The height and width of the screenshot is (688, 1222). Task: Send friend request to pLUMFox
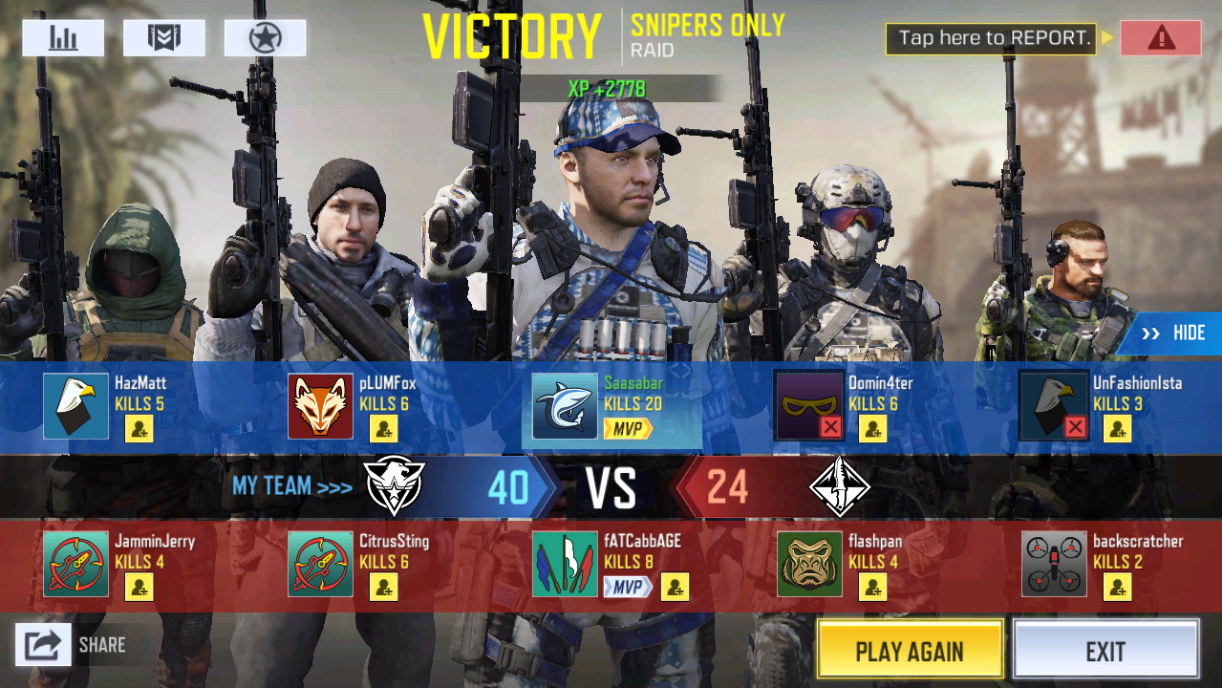(x=384, y=429)
